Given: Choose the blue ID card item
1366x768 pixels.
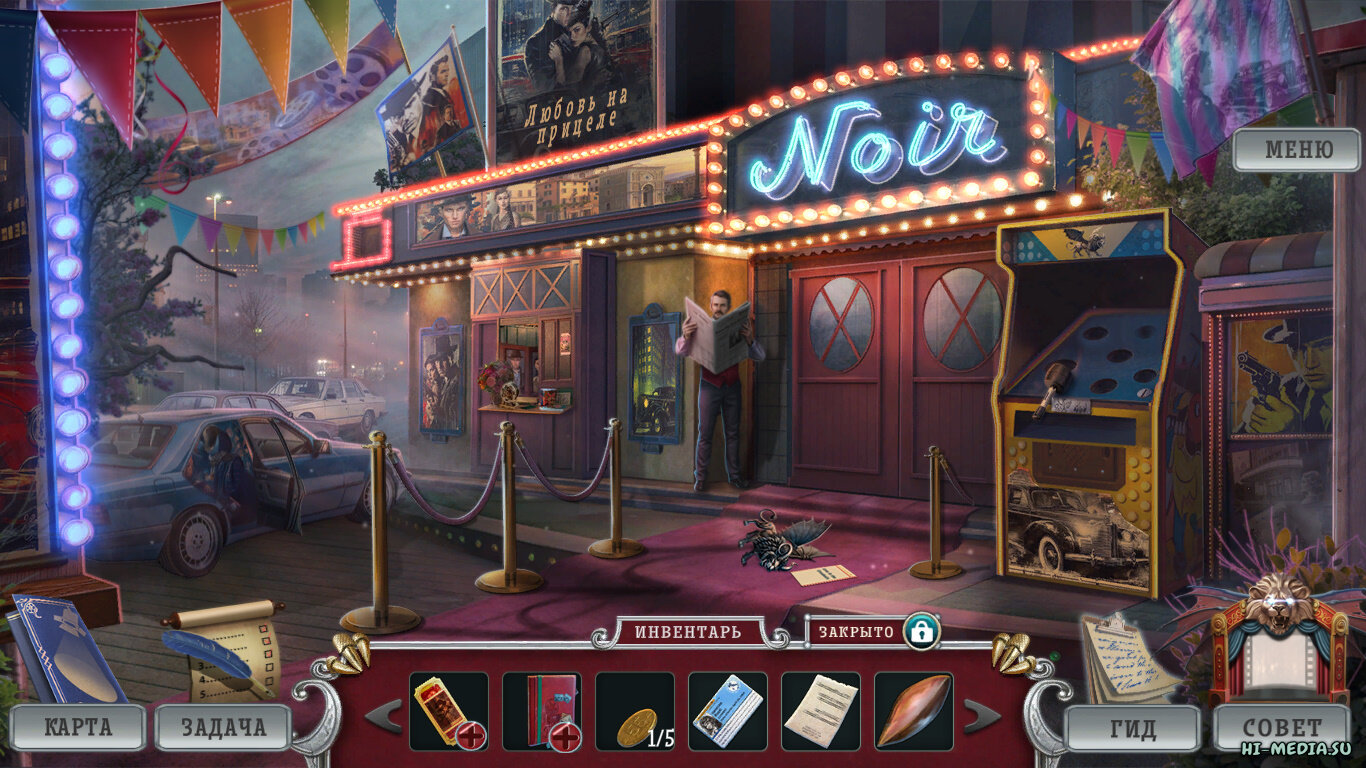Looking at the screenshot, I should 727,711.
